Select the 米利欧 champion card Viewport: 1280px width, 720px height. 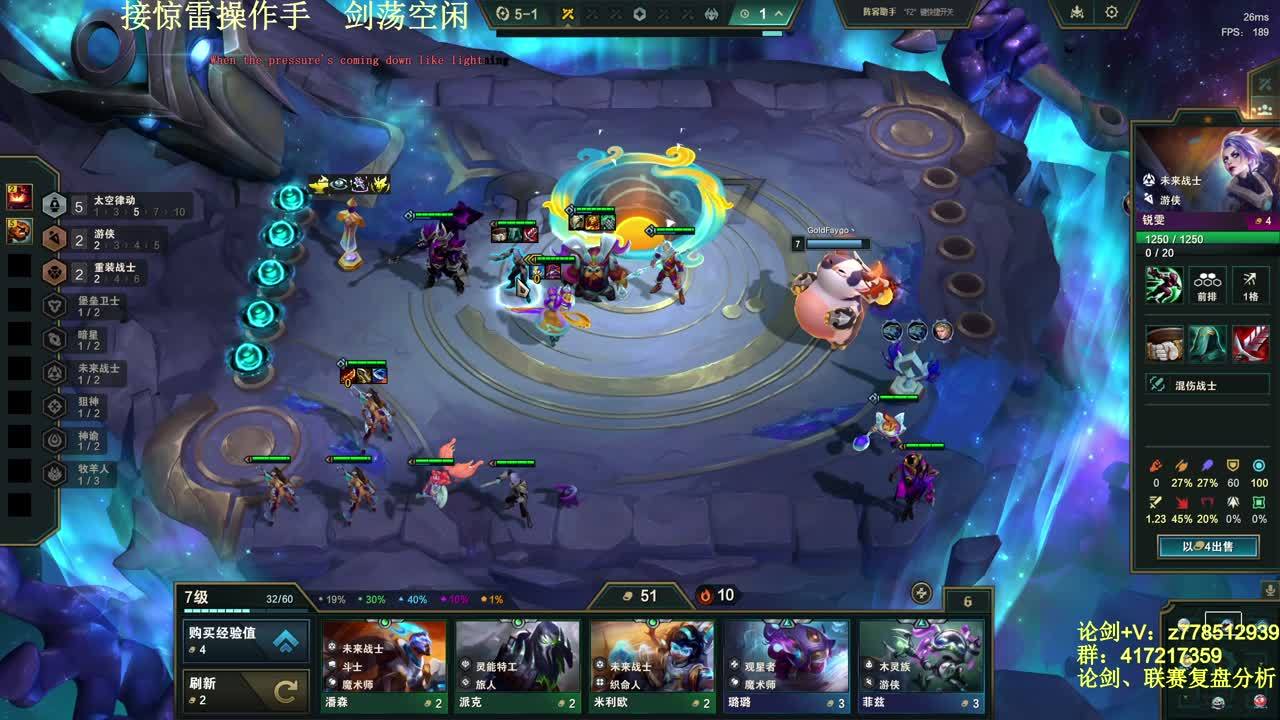652,665
